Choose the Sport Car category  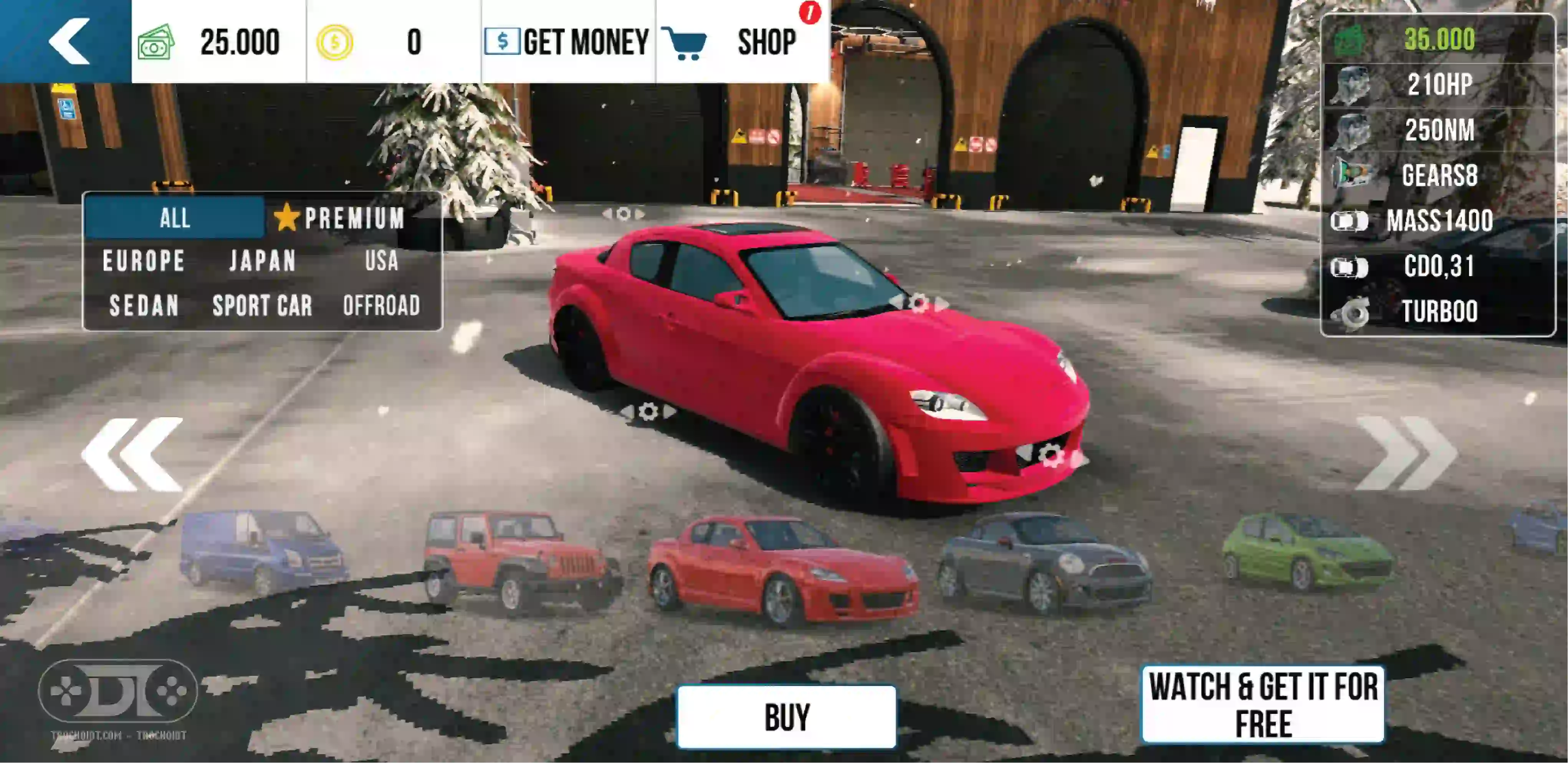[262, 305]
